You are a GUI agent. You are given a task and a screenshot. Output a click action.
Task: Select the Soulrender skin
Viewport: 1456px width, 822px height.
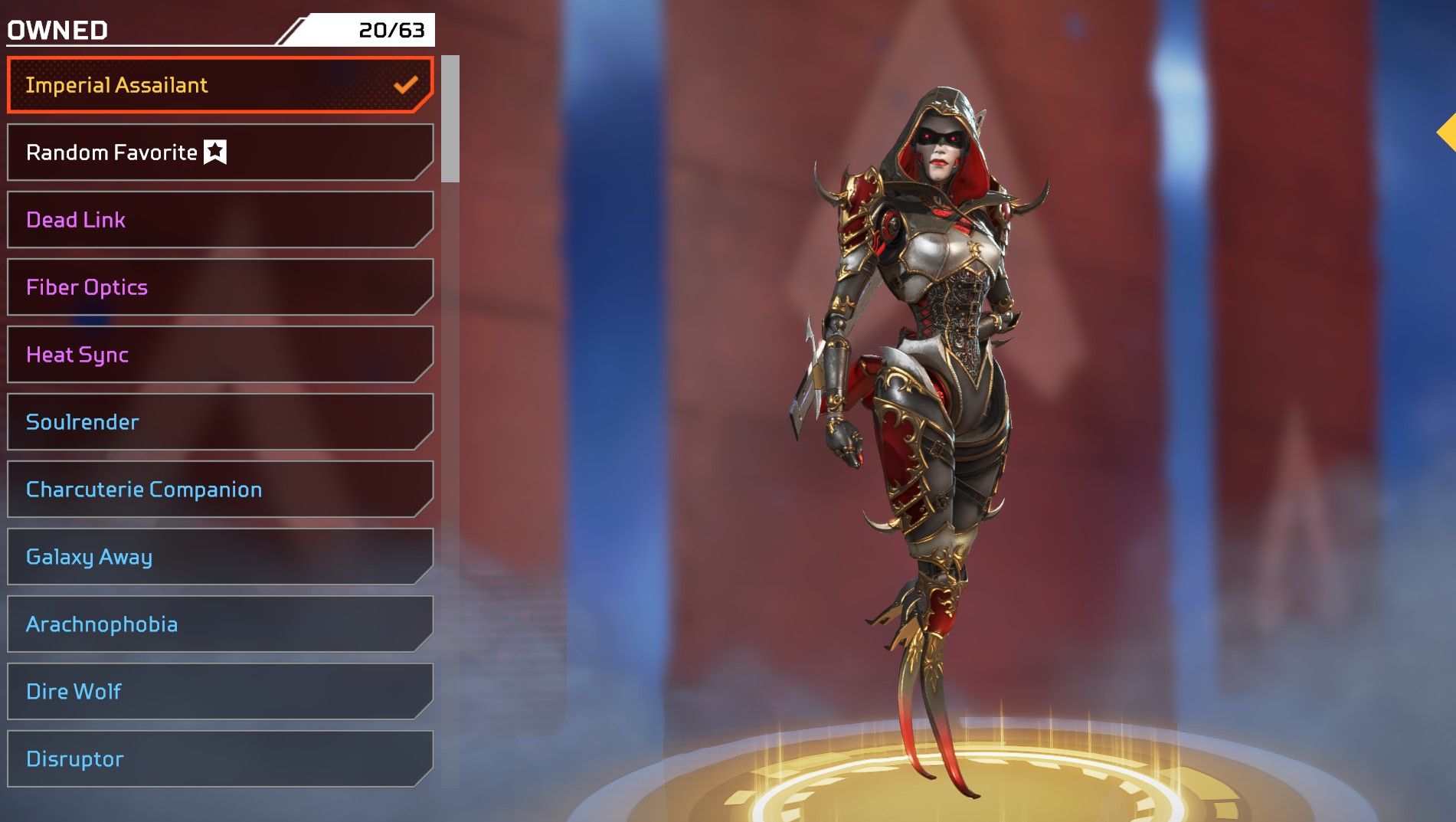[220, 422]
